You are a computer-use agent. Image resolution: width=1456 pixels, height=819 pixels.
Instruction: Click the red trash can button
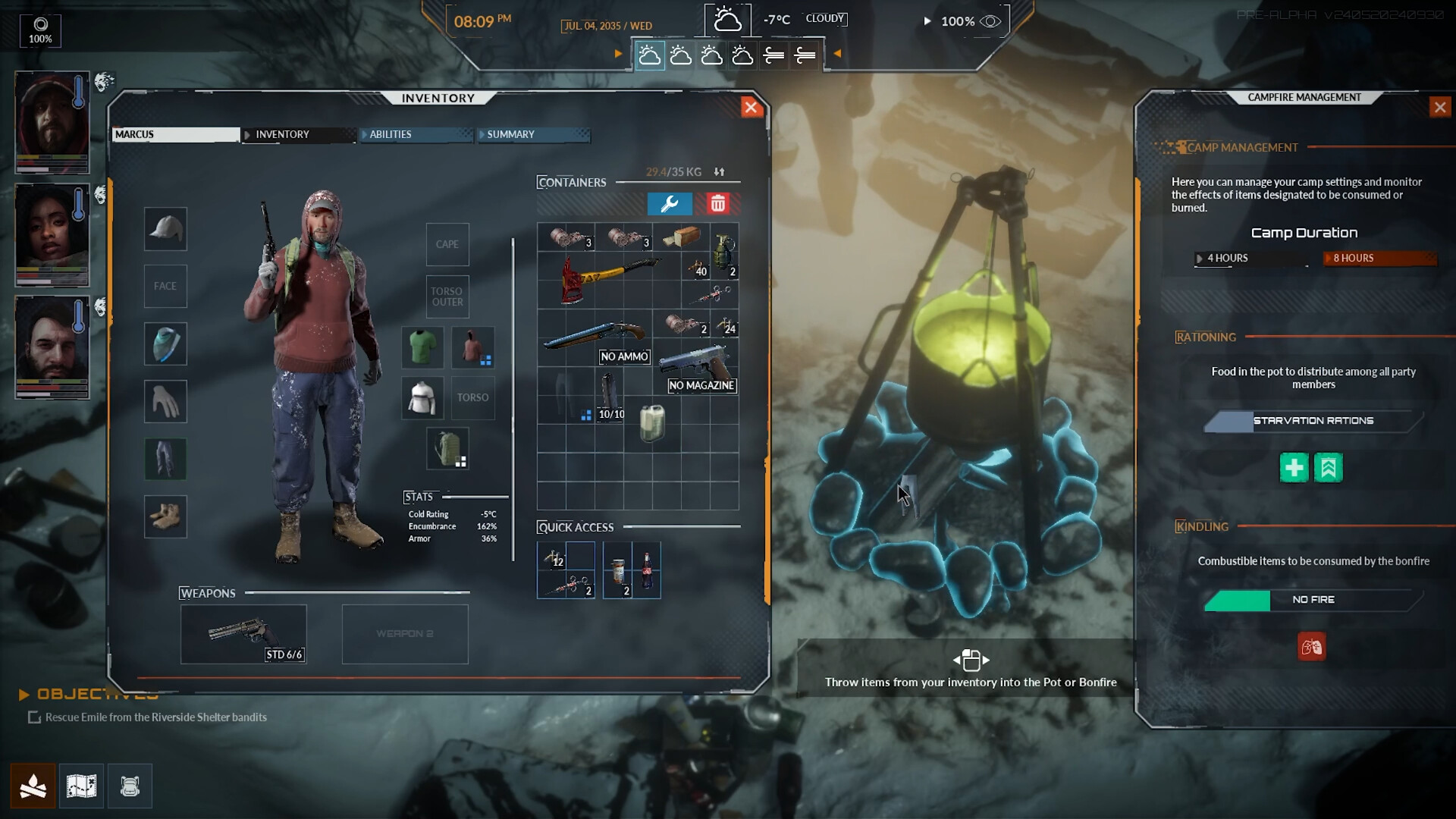click(x=717, y=204)
